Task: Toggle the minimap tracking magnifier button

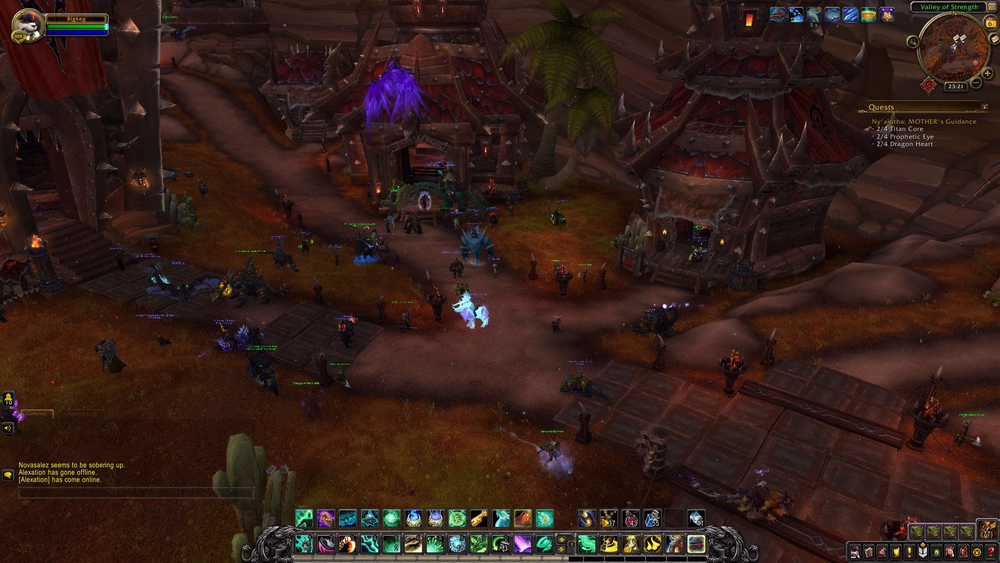Action: click(913, 42)
